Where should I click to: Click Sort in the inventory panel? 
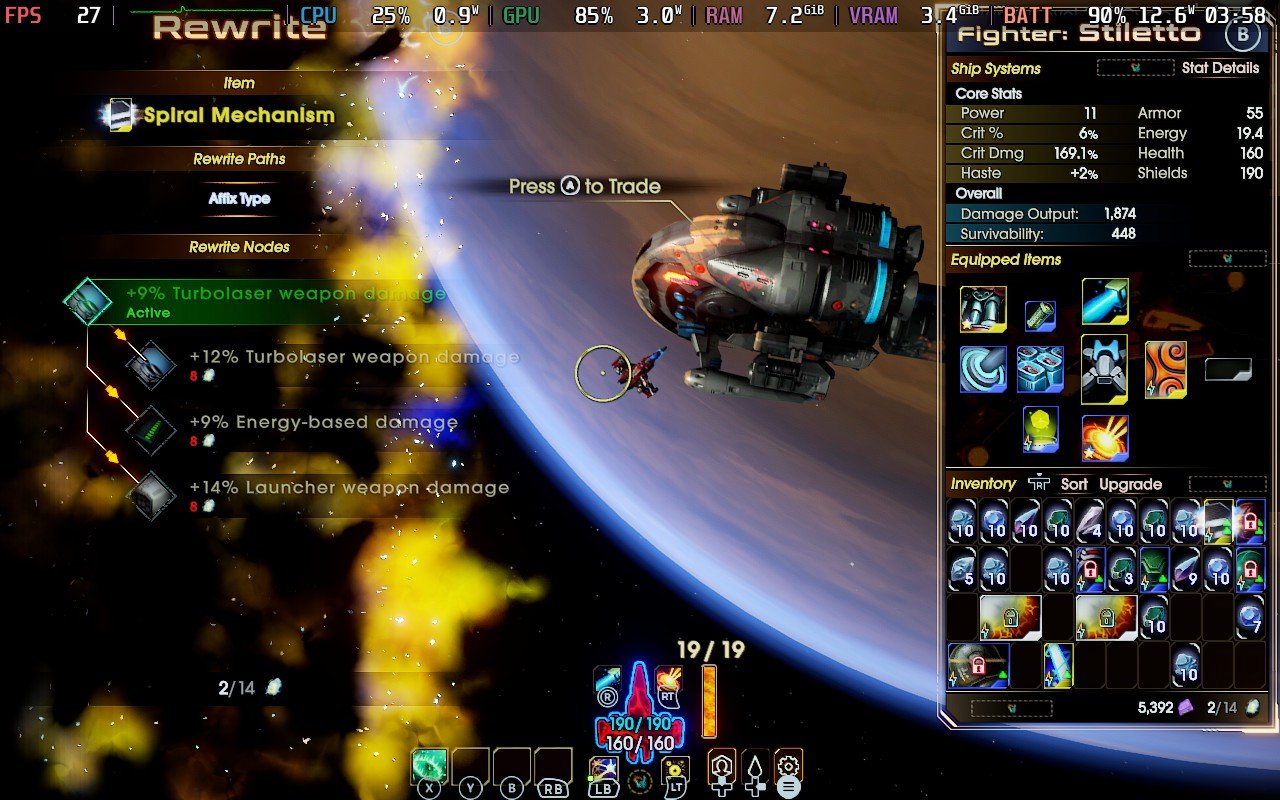pyautogui.click(x=1074, y=484)
